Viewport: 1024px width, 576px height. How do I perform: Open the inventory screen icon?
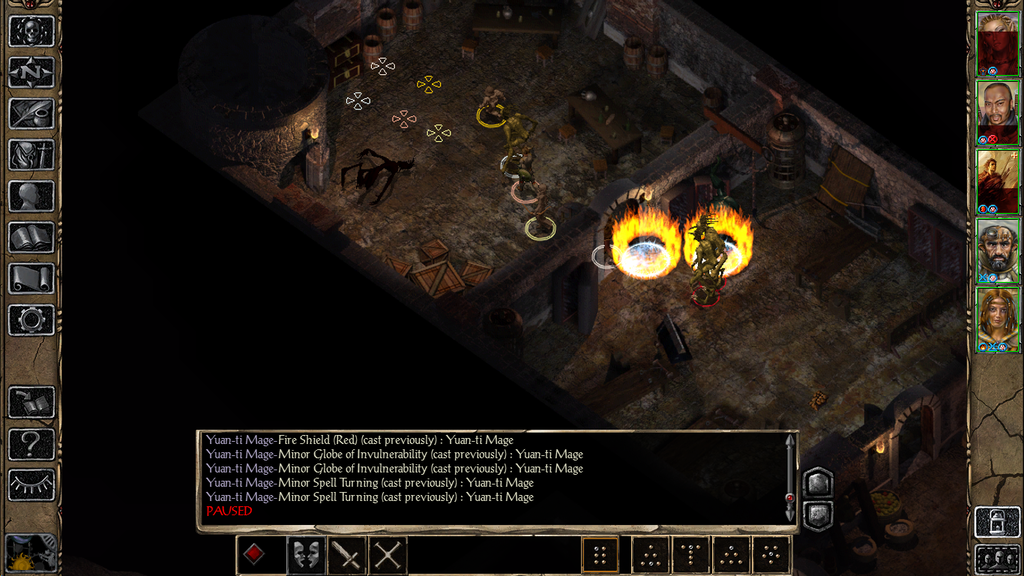pos(31,155)
